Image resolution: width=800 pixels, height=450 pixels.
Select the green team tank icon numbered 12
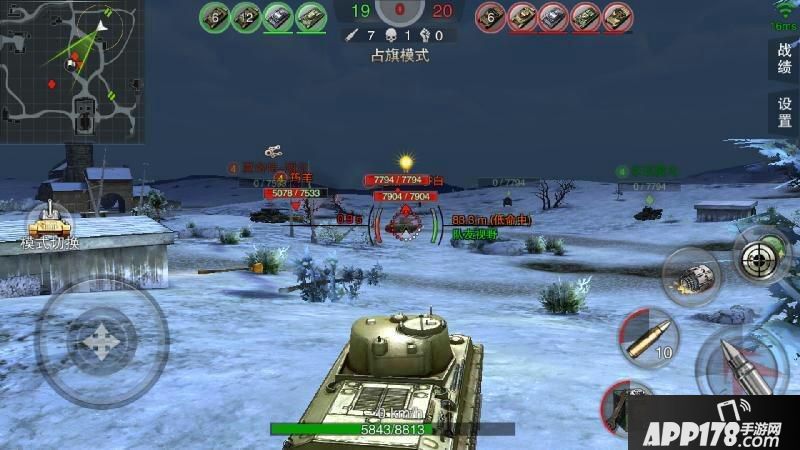(x=246, y=16)
